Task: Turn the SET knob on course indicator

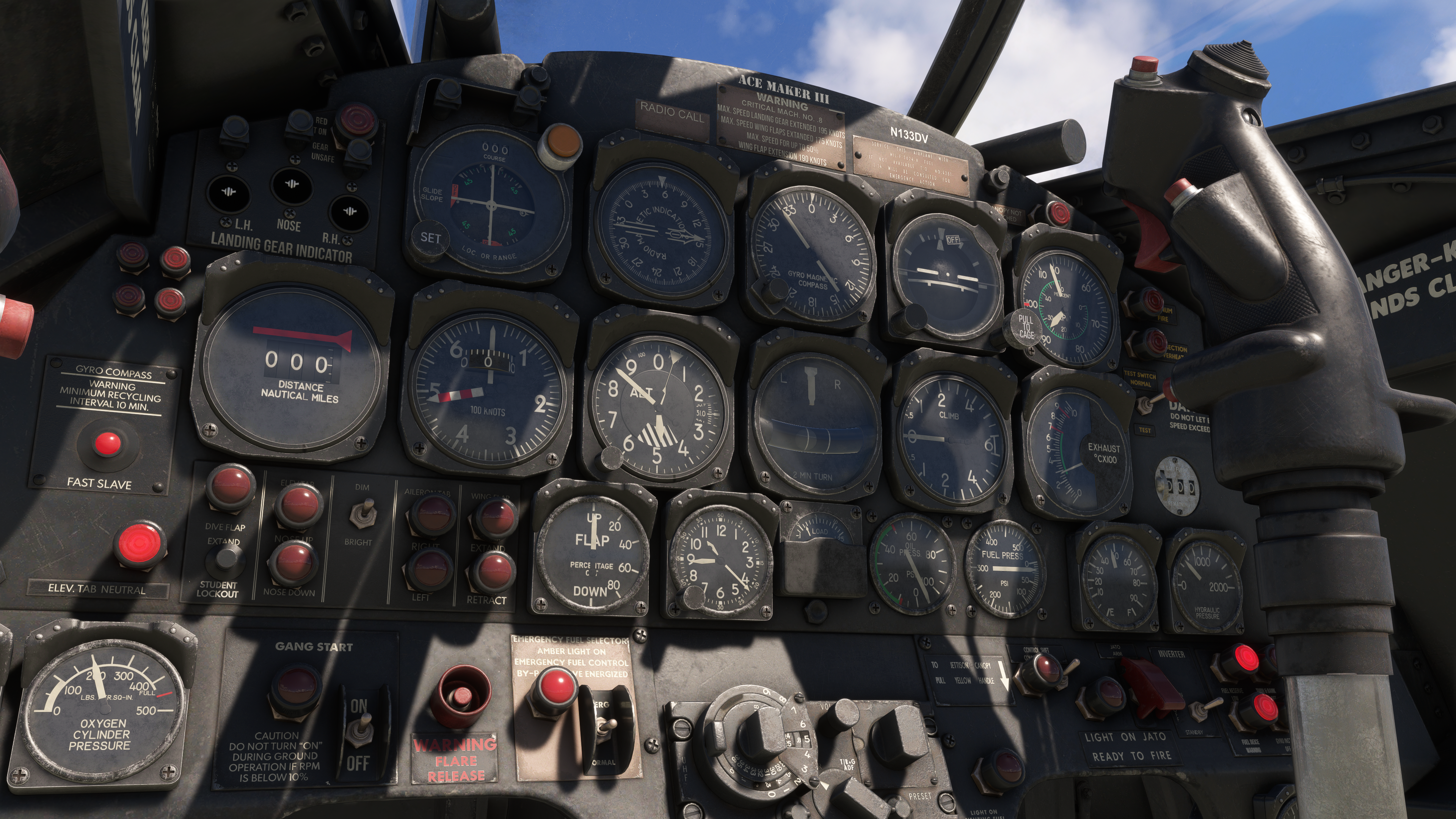Action: pos(430,238)
